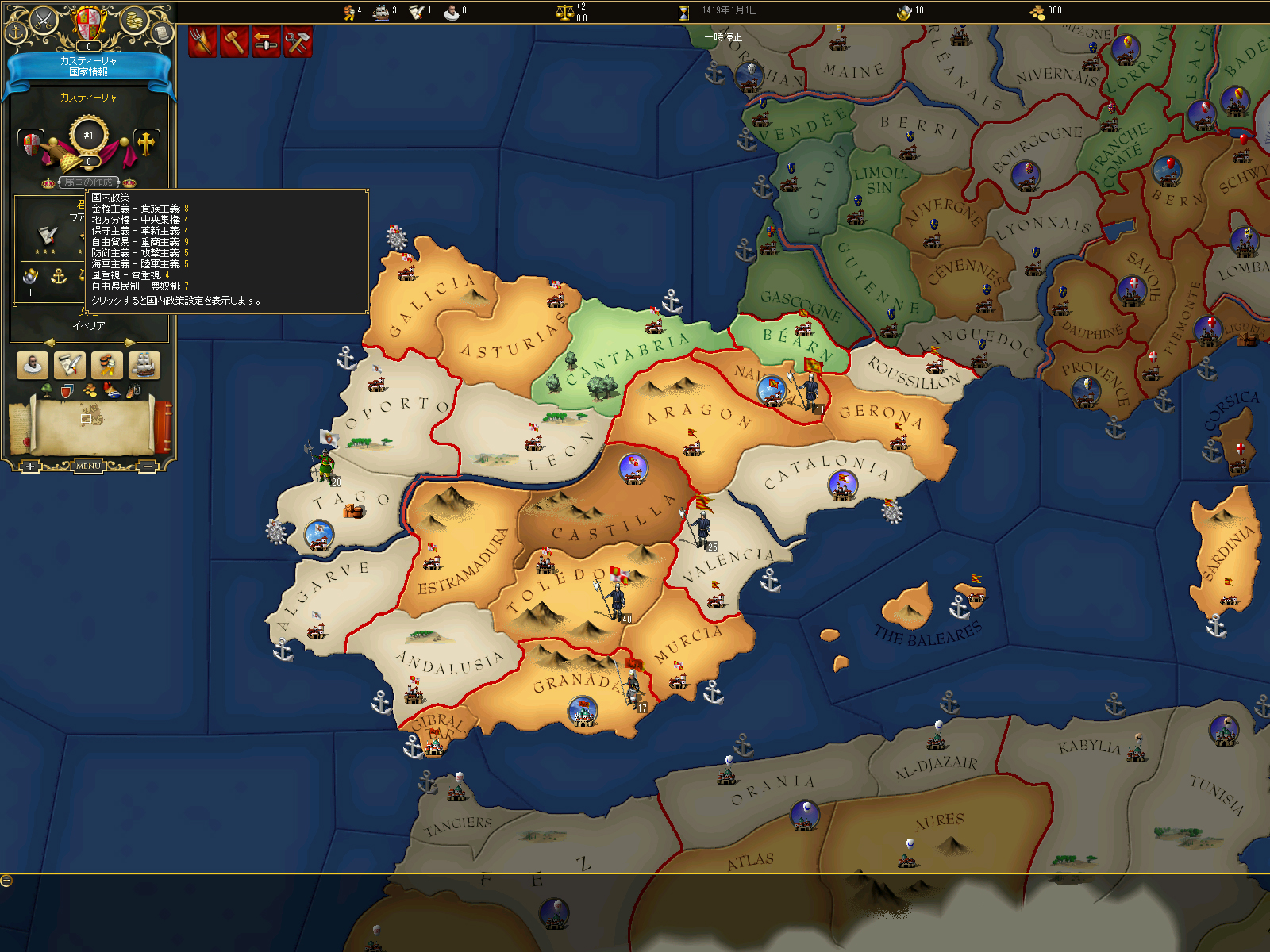Select the Castile coat of arms shield
The width and height of the screenshot is (1270, 952).
coord(88,22)
